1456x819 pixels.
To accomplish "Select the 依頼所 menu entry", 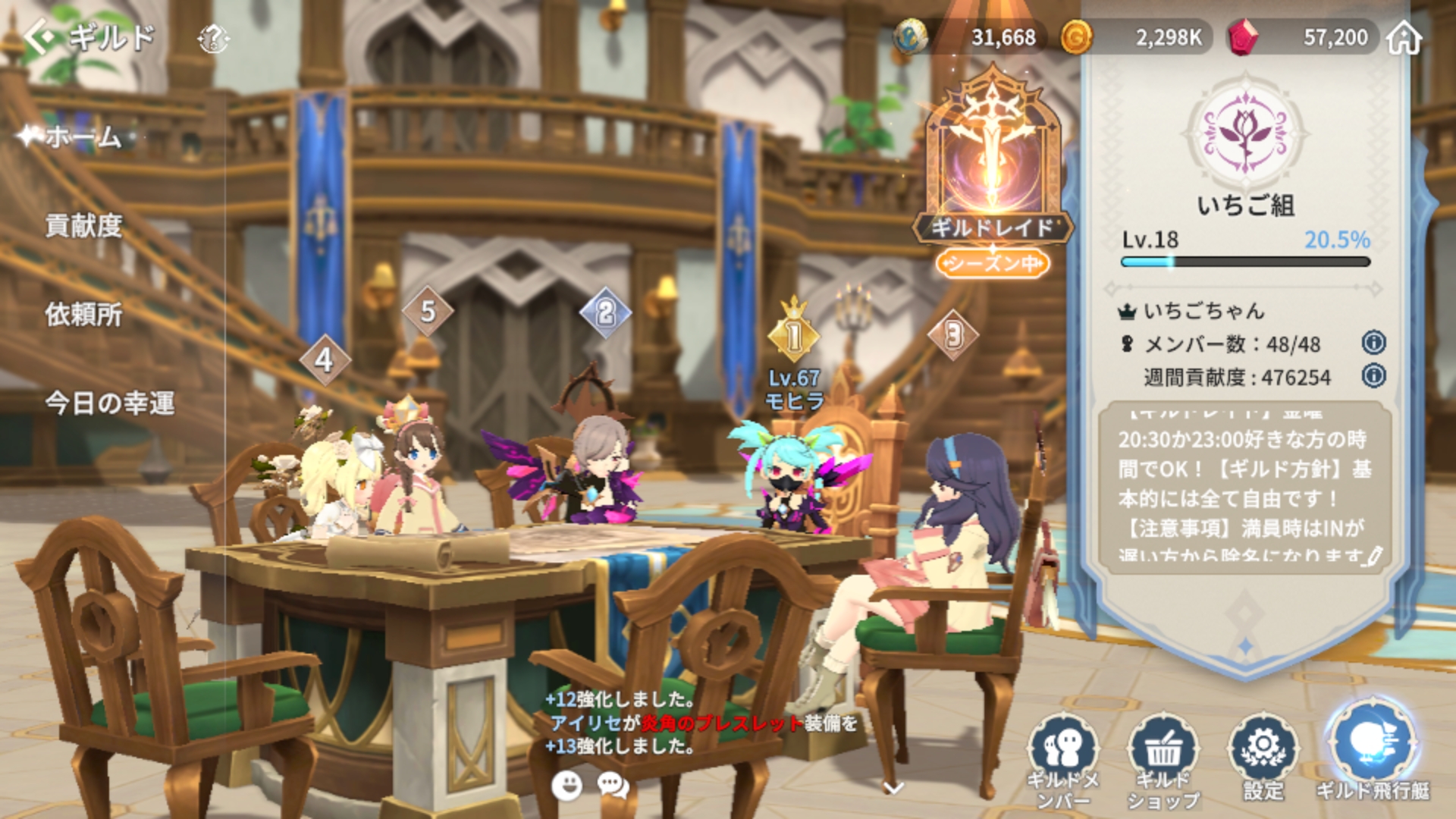I will coord(83,315).
